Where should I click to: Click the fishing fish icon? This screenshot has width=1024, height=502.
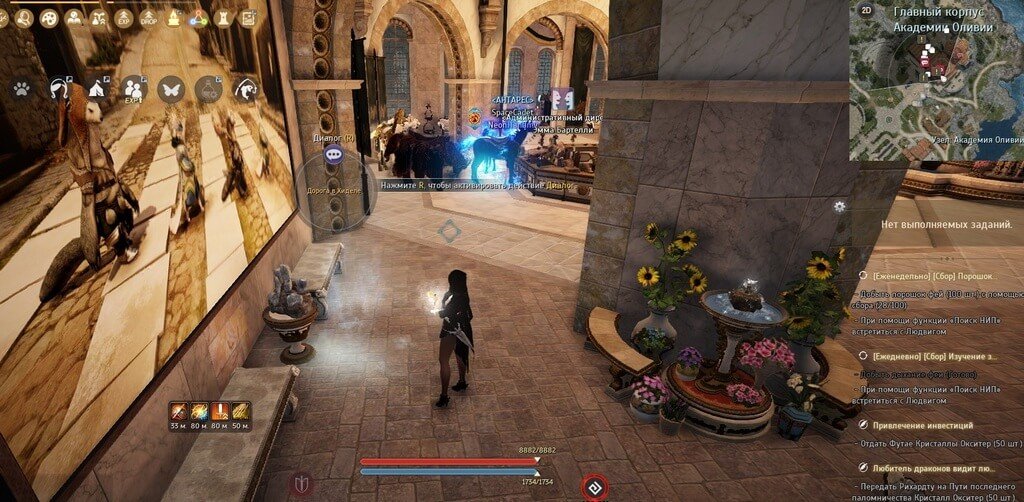point(243,89)
